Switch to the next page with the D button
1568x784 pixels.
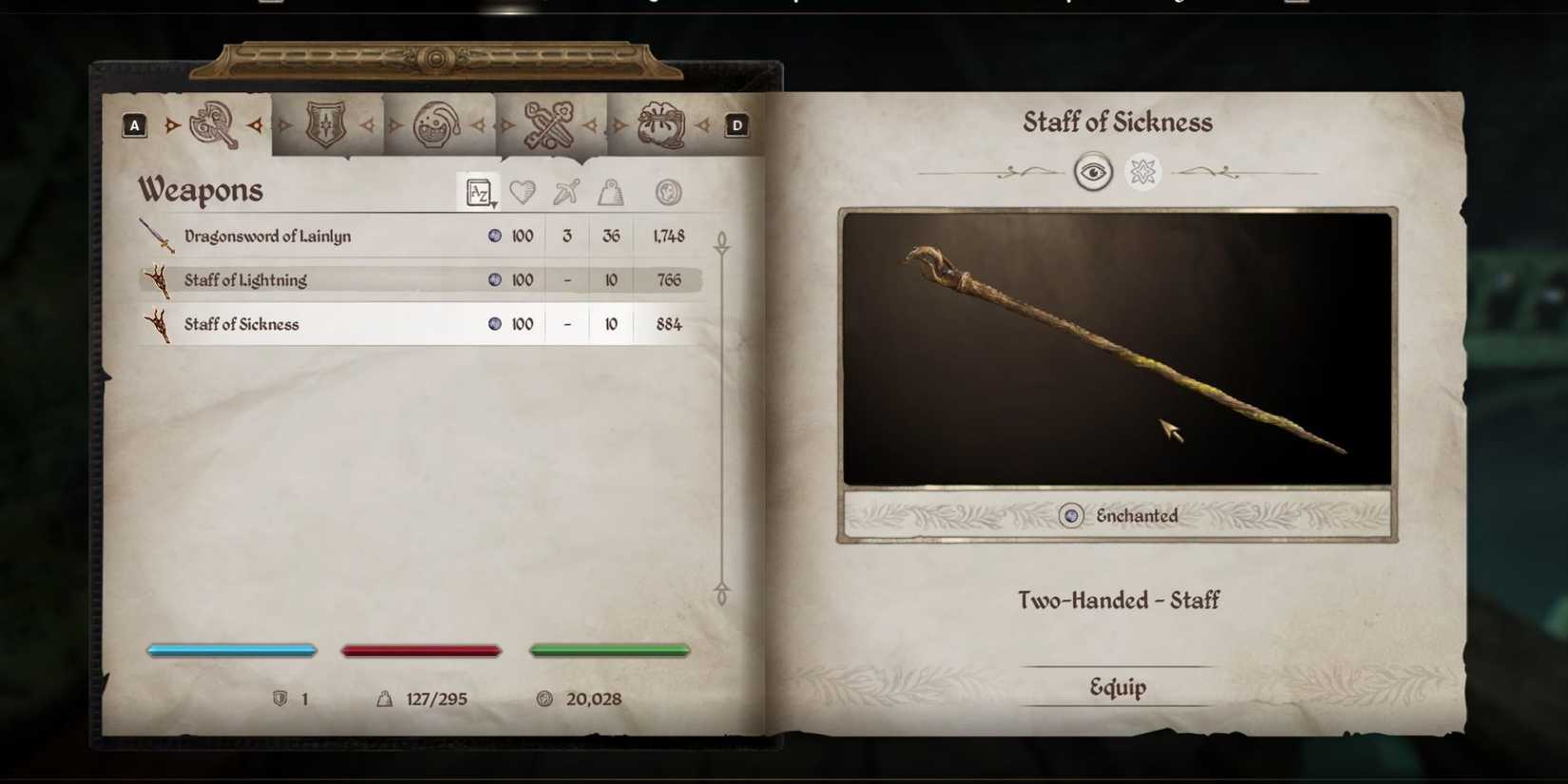(736, 124)
